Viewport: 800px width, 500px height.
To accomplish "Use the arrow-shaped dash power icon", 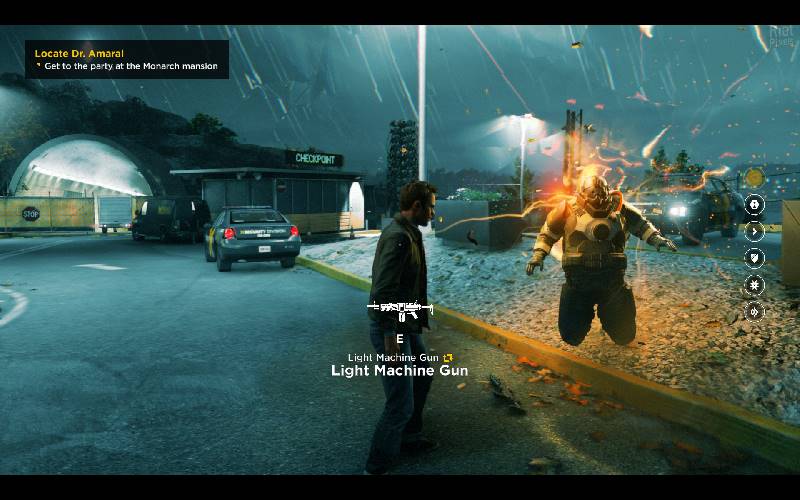I will [756, 231].
